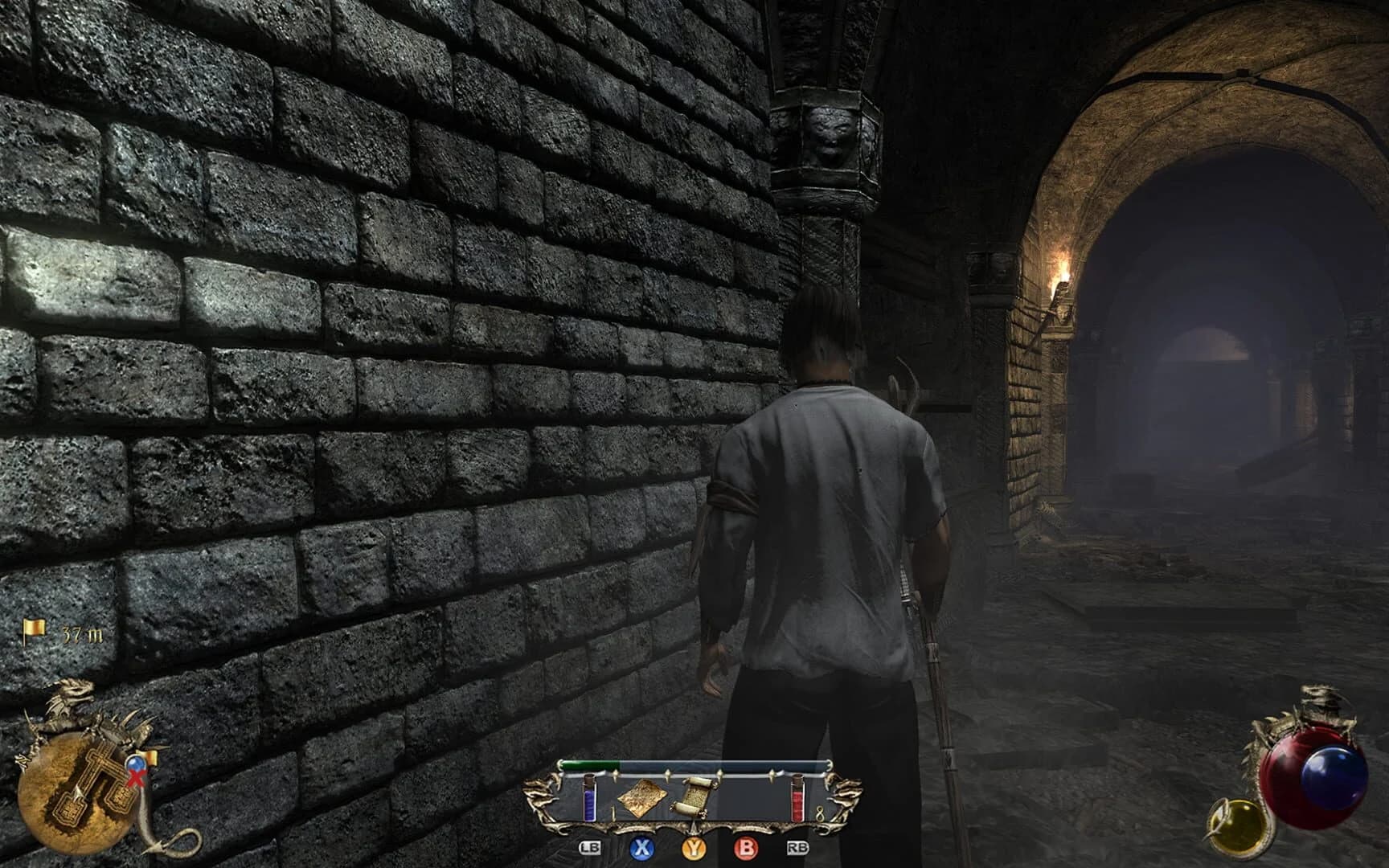Screen dimensions: 1389x868
Task: Open the quickbar item count showing 8
Action: click(x=821, y=813)
